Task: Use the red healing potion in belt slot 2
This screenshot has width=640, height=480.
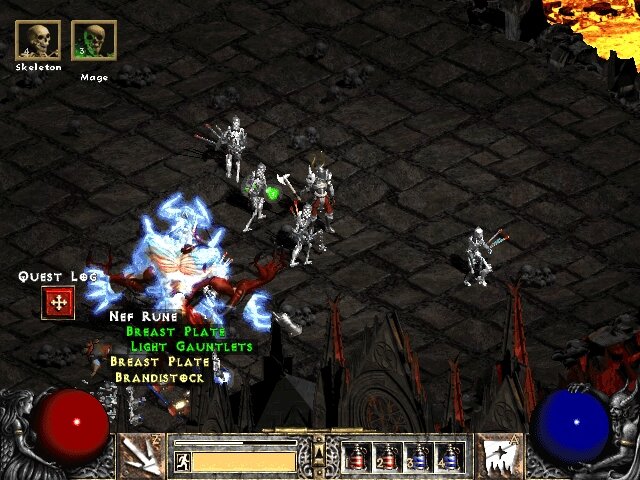Action: (x=389, y=457)
